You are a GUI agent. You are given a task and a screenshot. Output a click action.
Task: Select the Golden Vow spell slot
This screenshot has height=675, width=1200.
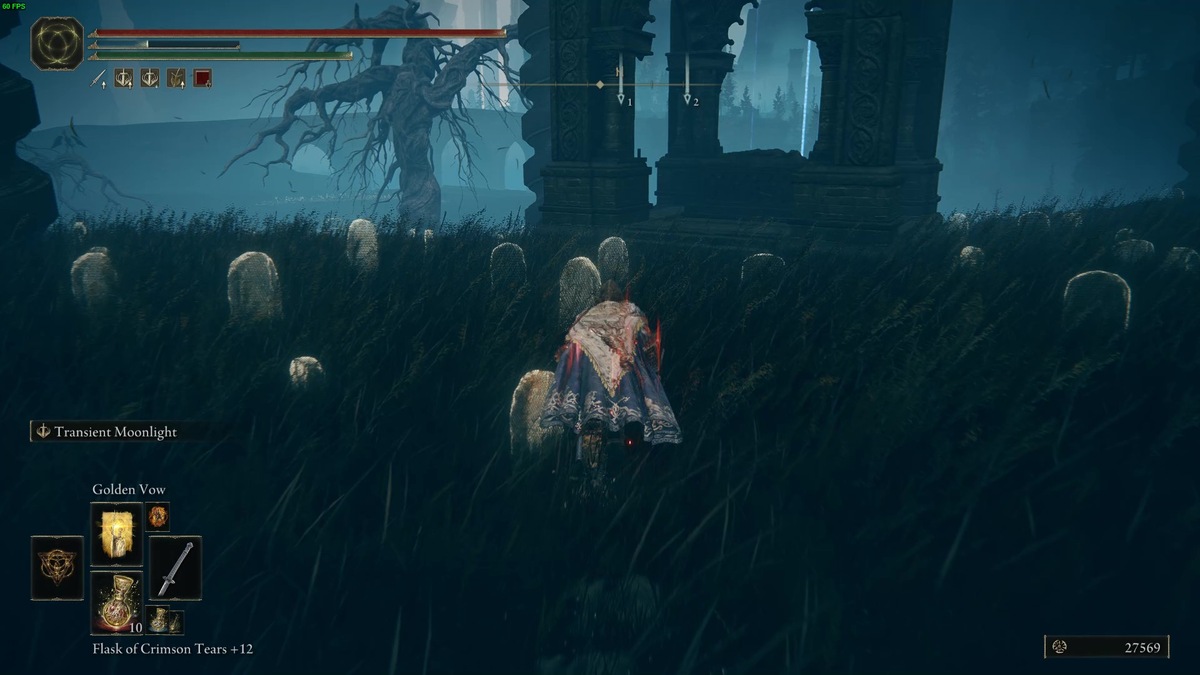tap(116, 534)
